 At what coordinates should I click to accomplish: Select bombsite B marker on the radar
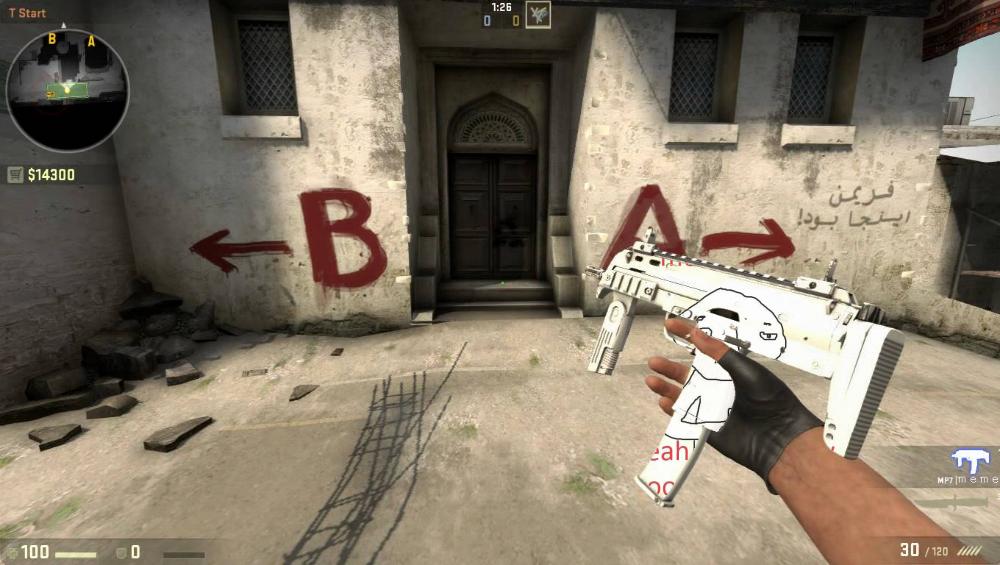click(x=51, y=37)
